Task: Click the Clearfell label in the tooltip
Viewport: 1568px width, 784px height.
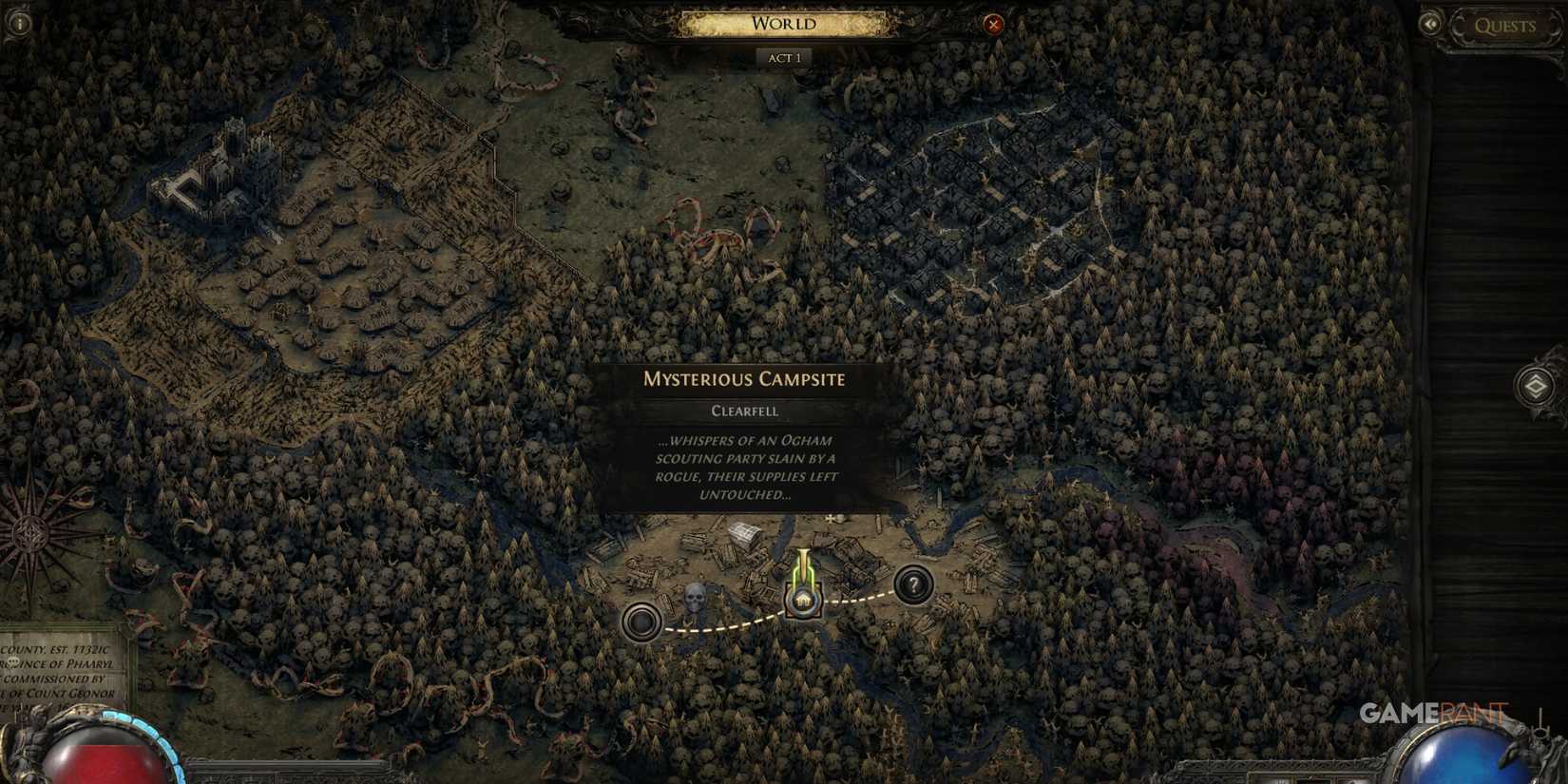Action: point(744,411)
